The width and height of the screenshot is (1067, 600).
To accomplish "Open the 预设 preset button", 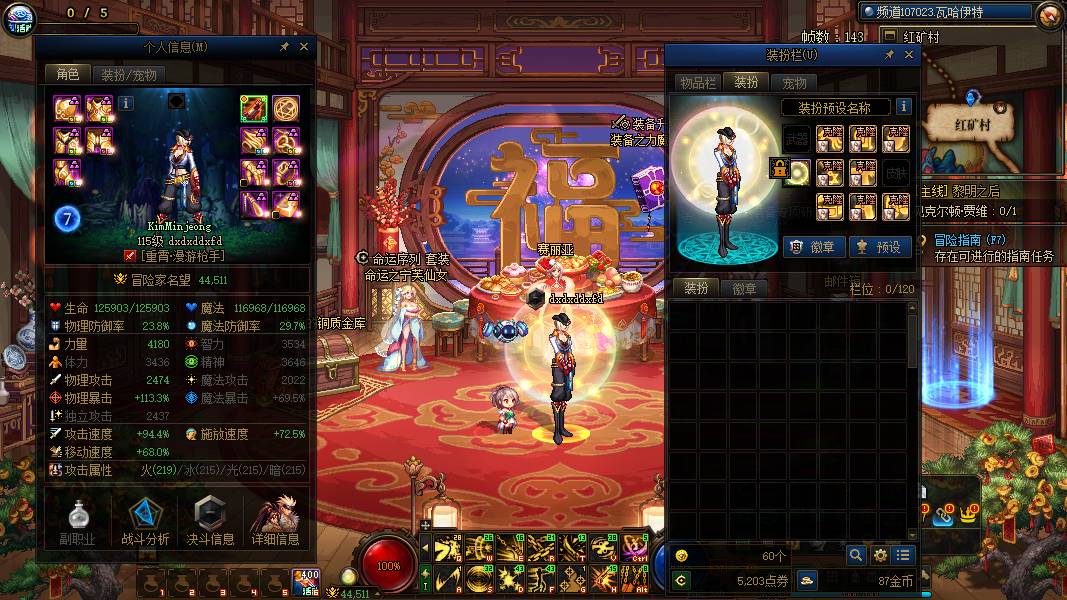I will (879, 246).
